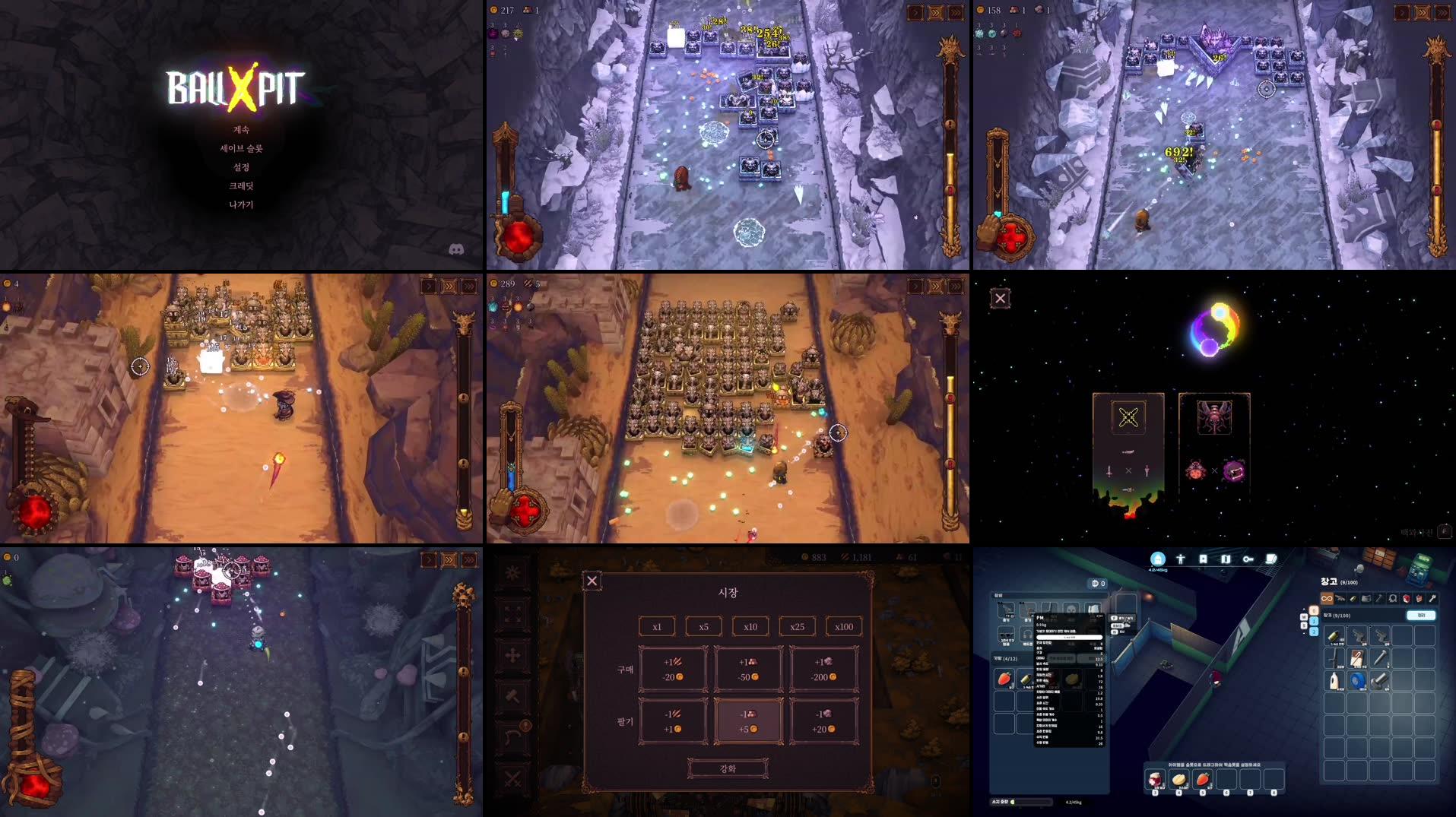Click the magnifier filter icon in the warehouse
1456x817 pixels.
click(x=1392, y=599)
